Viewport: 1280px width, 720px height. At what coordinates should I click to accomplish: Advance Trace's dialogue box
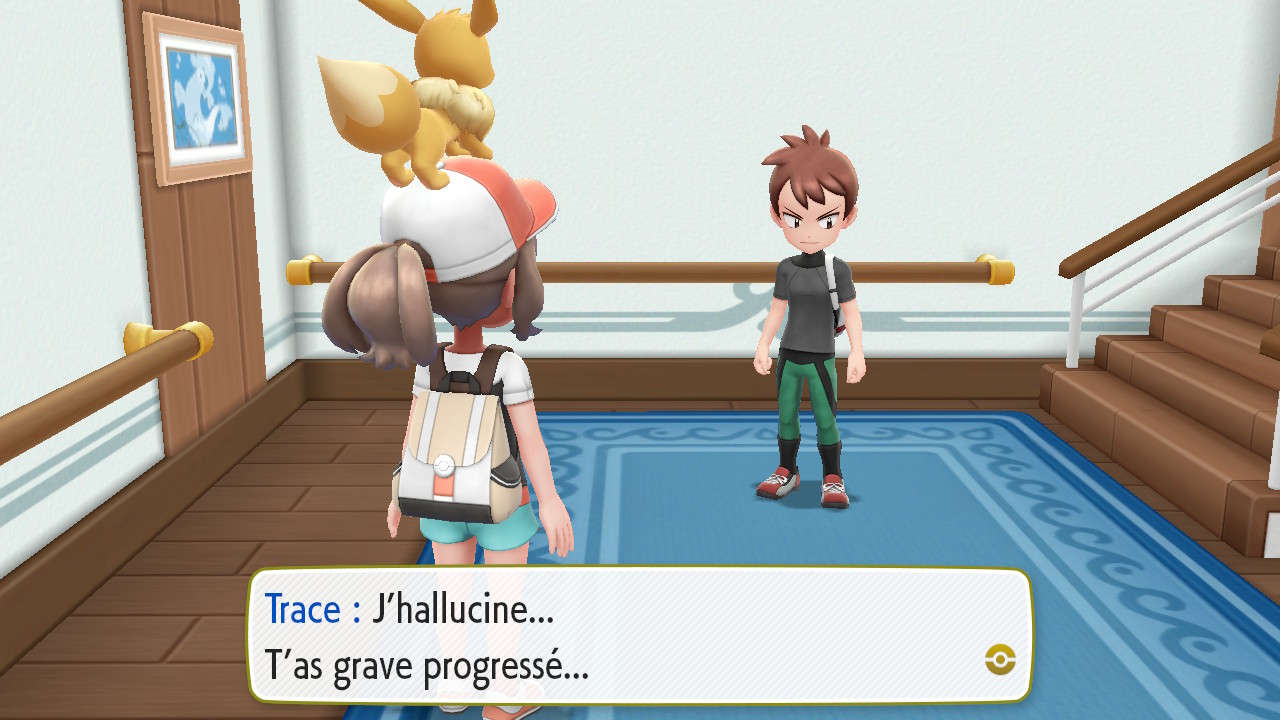640,635
